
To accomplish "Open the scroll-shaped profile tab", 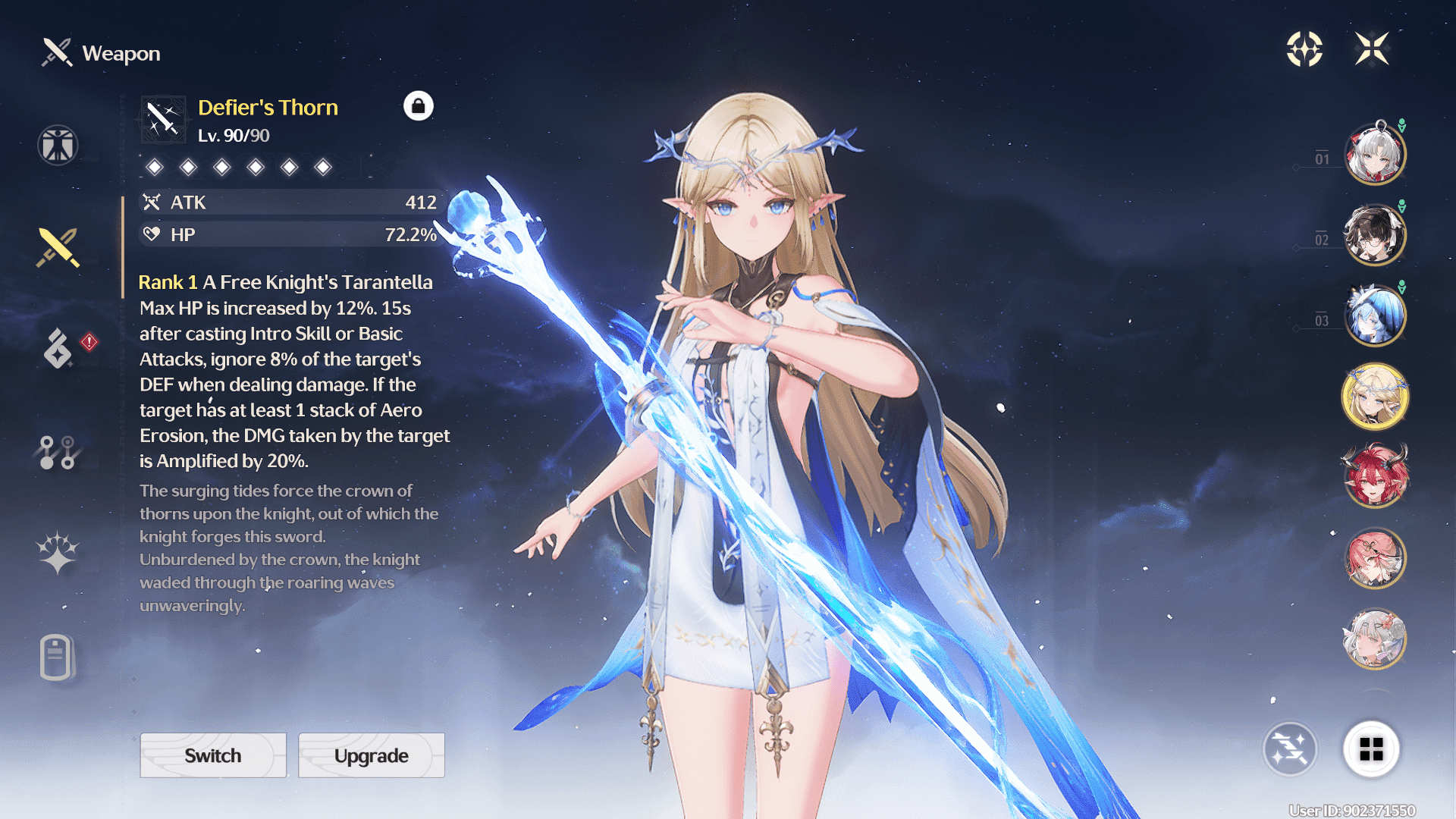I will click(x=56, y=657).
